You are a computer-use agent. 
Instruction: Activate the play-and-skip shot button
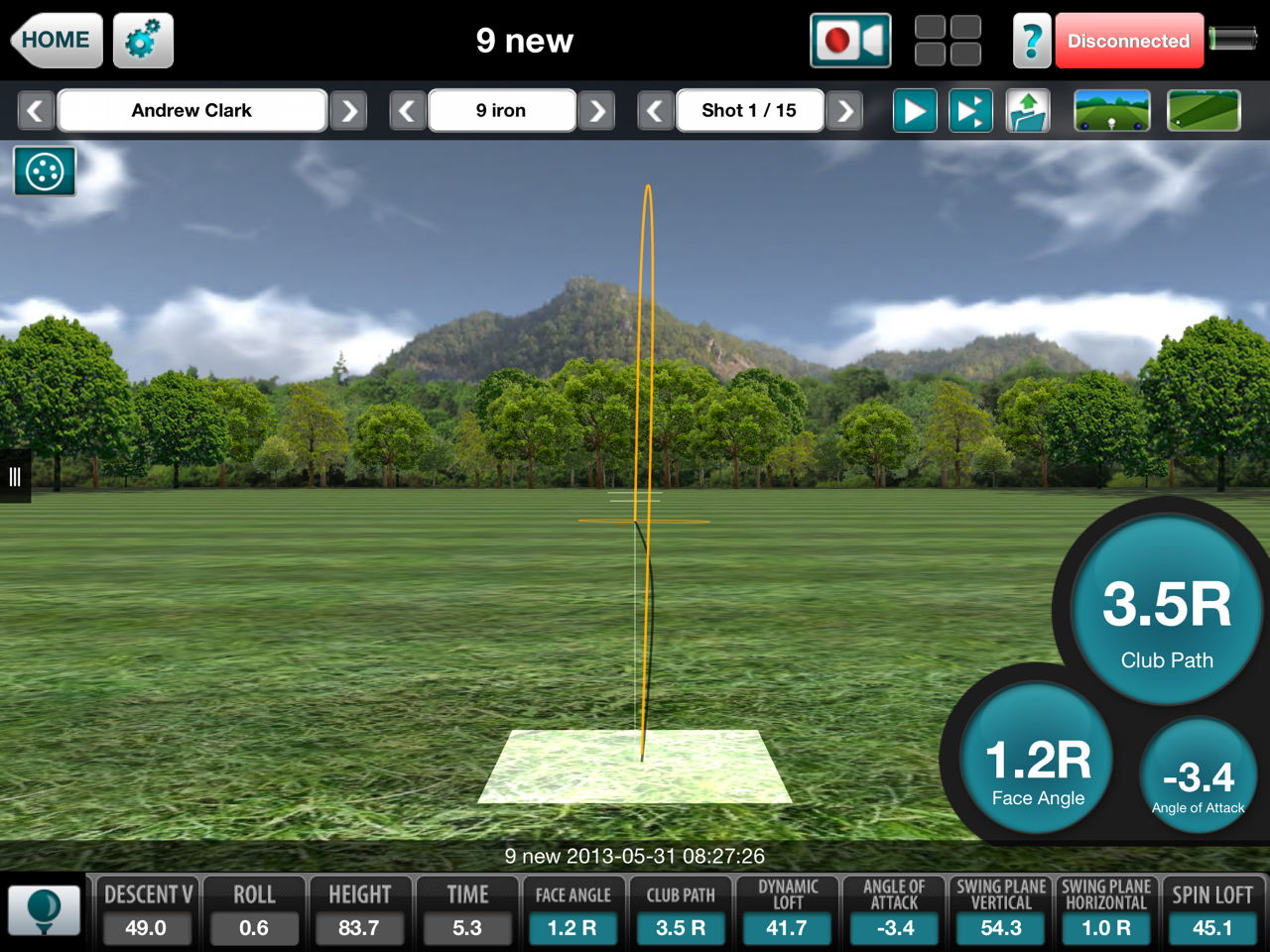pos(970,110)
